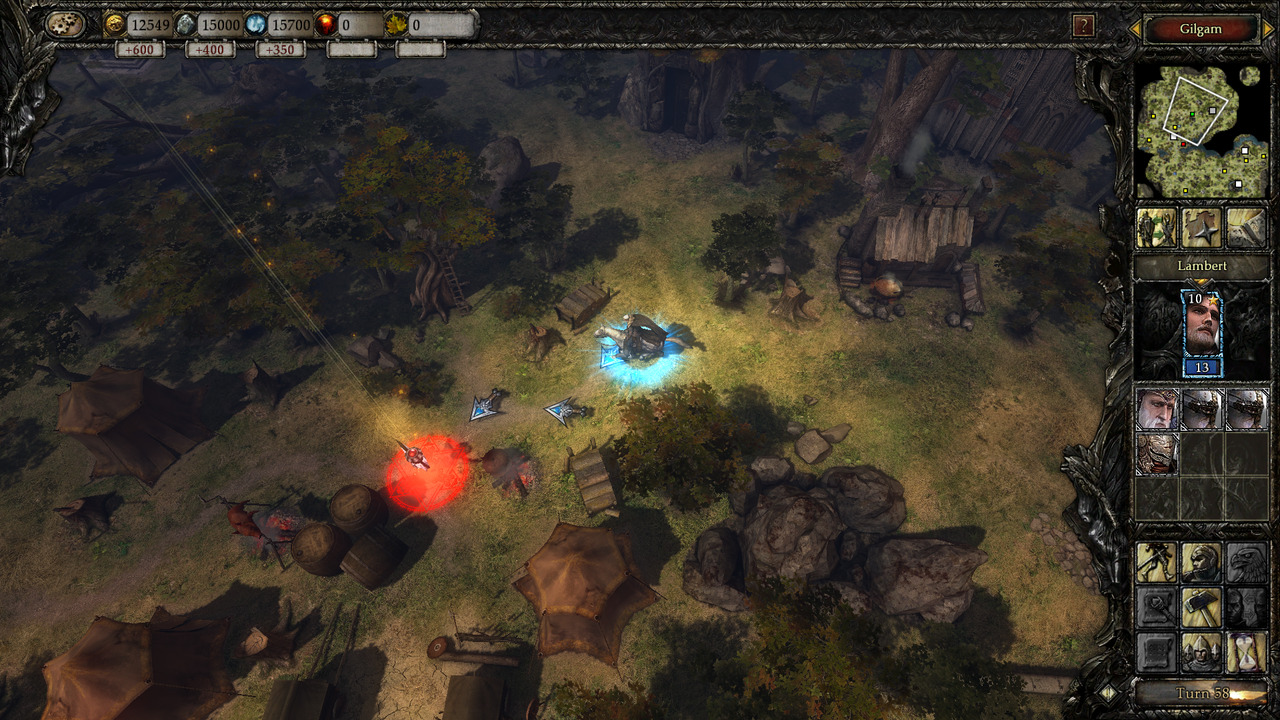
Task: Click the silver star map icon
Action: (1201, 228)
